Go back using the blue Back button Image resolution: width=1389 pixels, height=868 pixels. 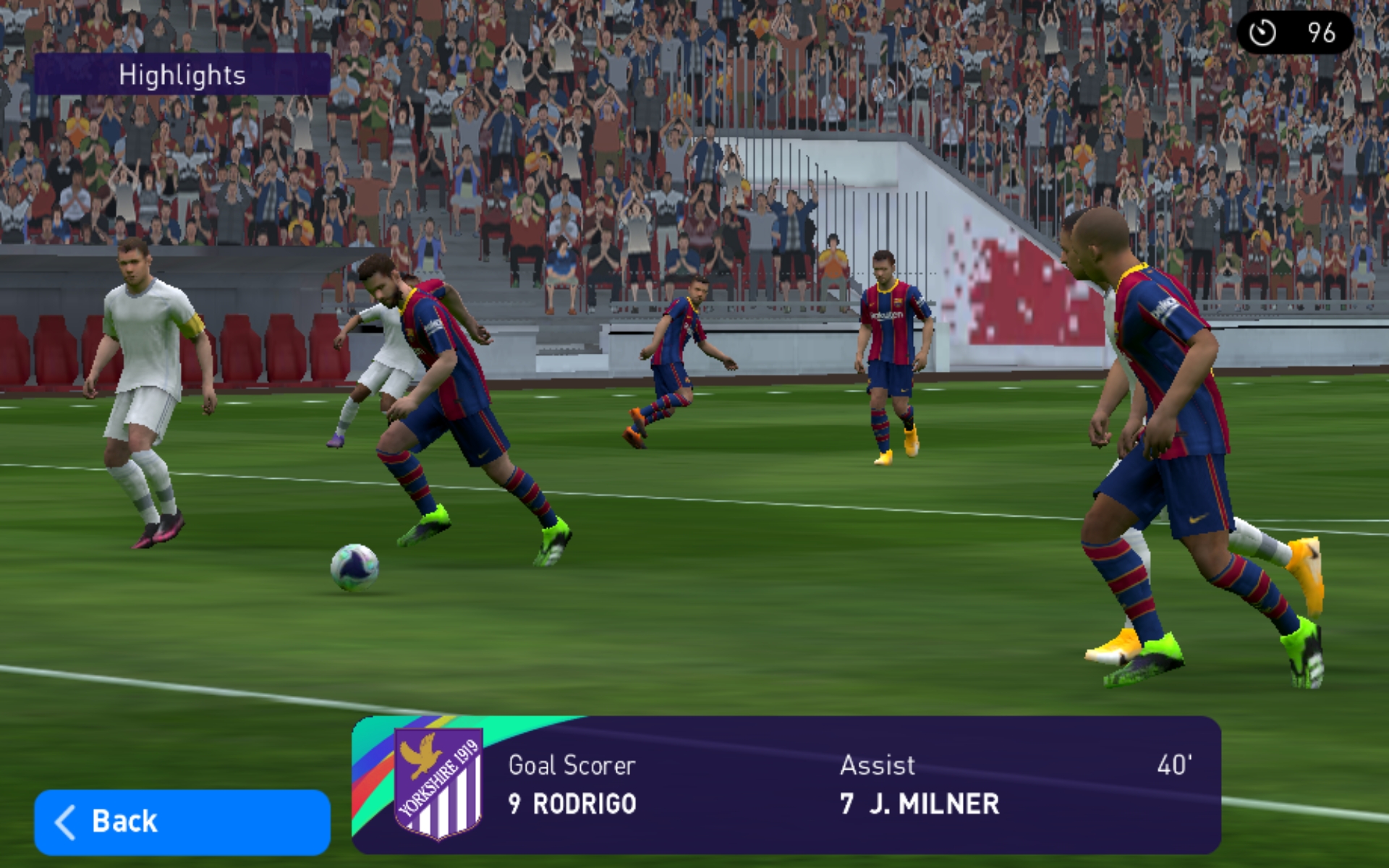click(182, 822)
